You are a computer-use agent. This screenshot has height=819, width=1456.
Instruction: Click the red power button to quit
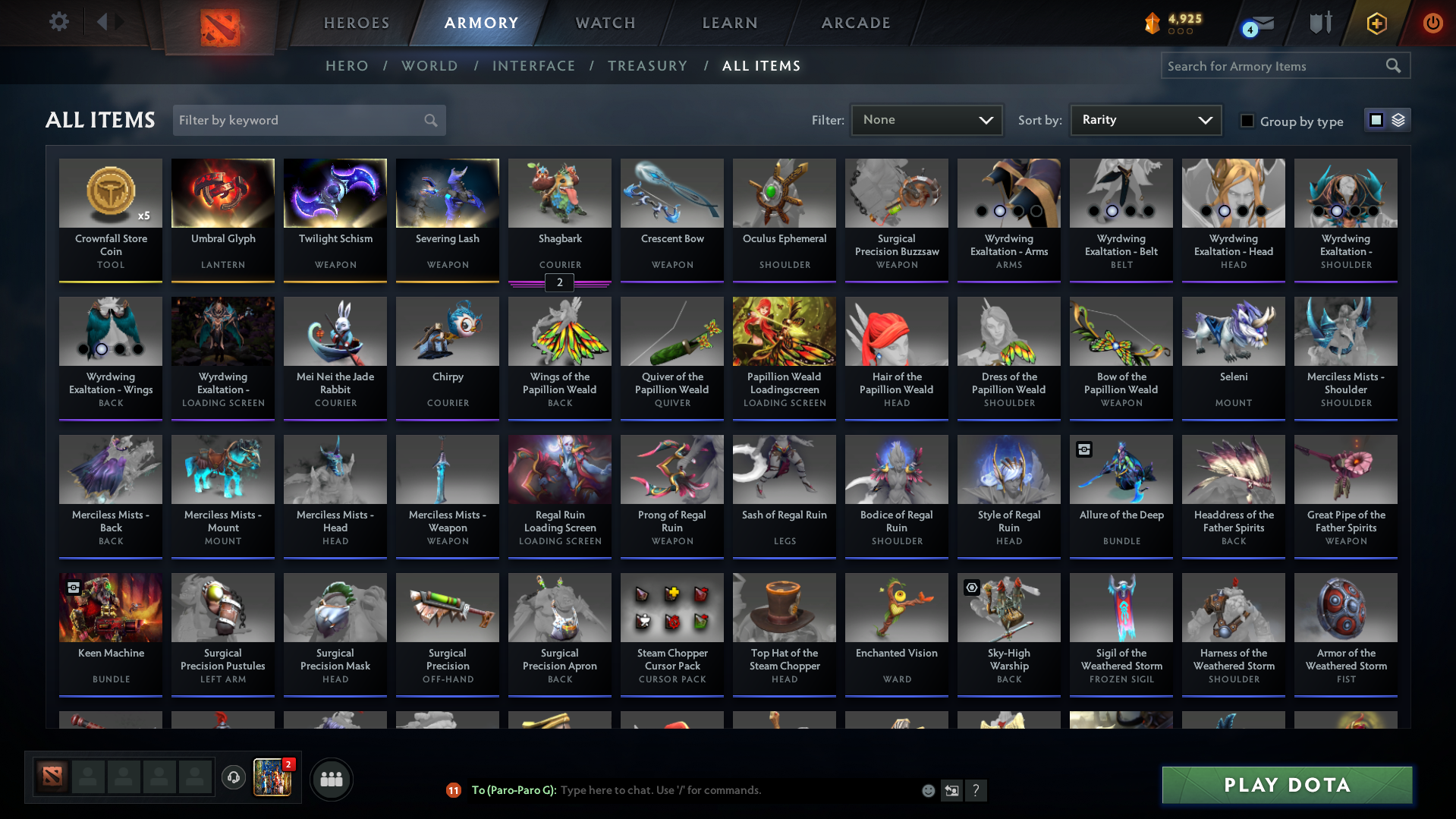click(1432, 23)
